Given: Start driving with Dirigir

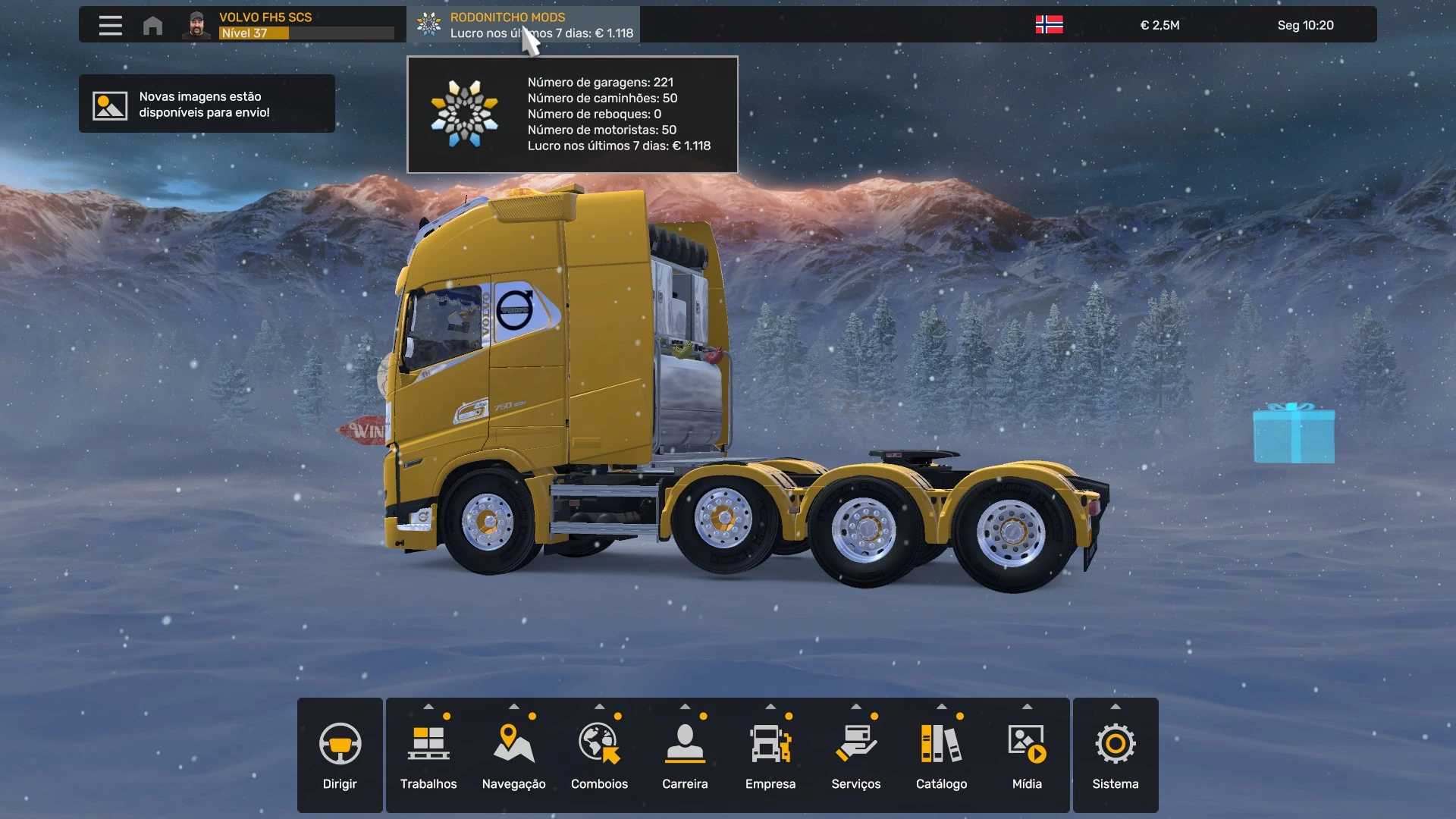Looking at the screenshot, I should click(x=340, y=755).
